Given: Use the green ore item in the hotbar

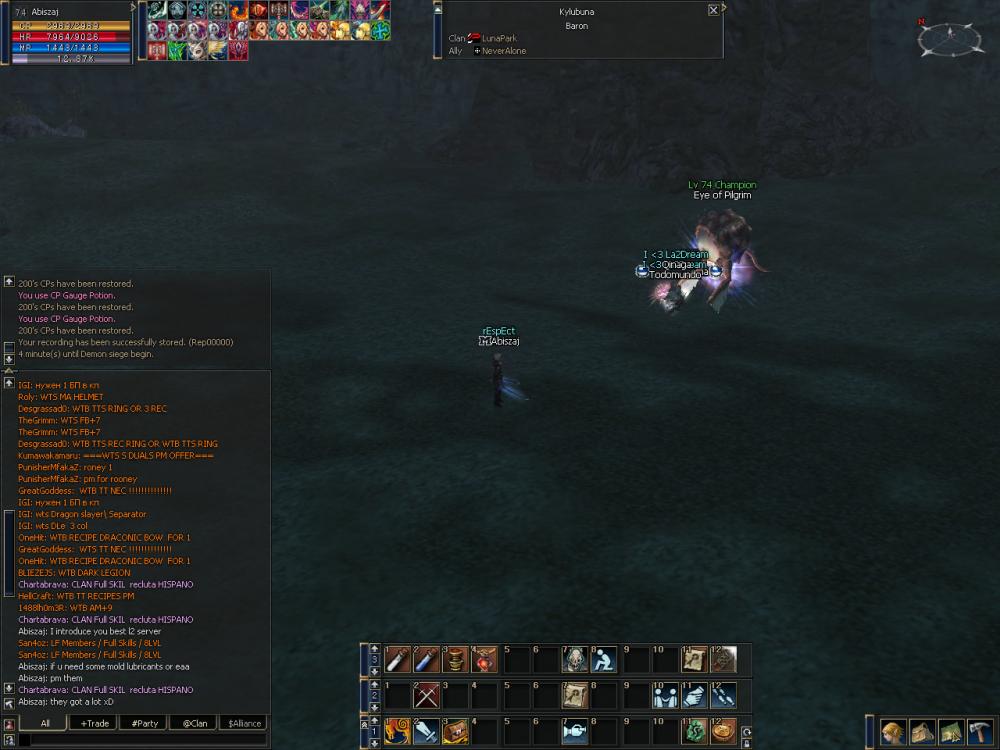Looking at the screenshot, I should [x=693, y=731].
